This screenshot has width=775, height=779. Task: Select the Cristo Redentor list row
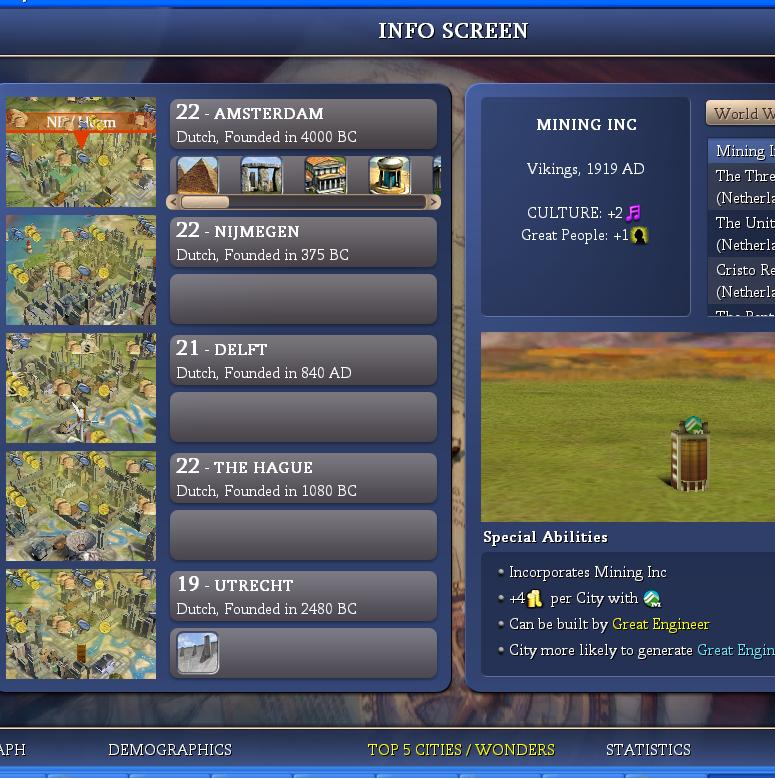click(744, 280)
